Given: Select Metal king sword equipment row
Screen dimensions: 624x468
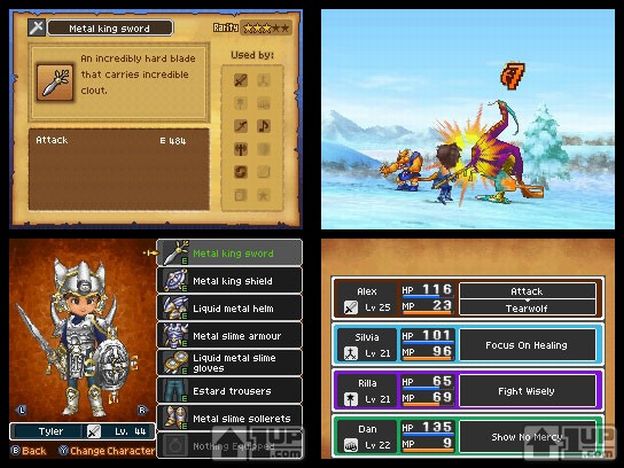Looking at the screenshot, I should tap(229, 254).
